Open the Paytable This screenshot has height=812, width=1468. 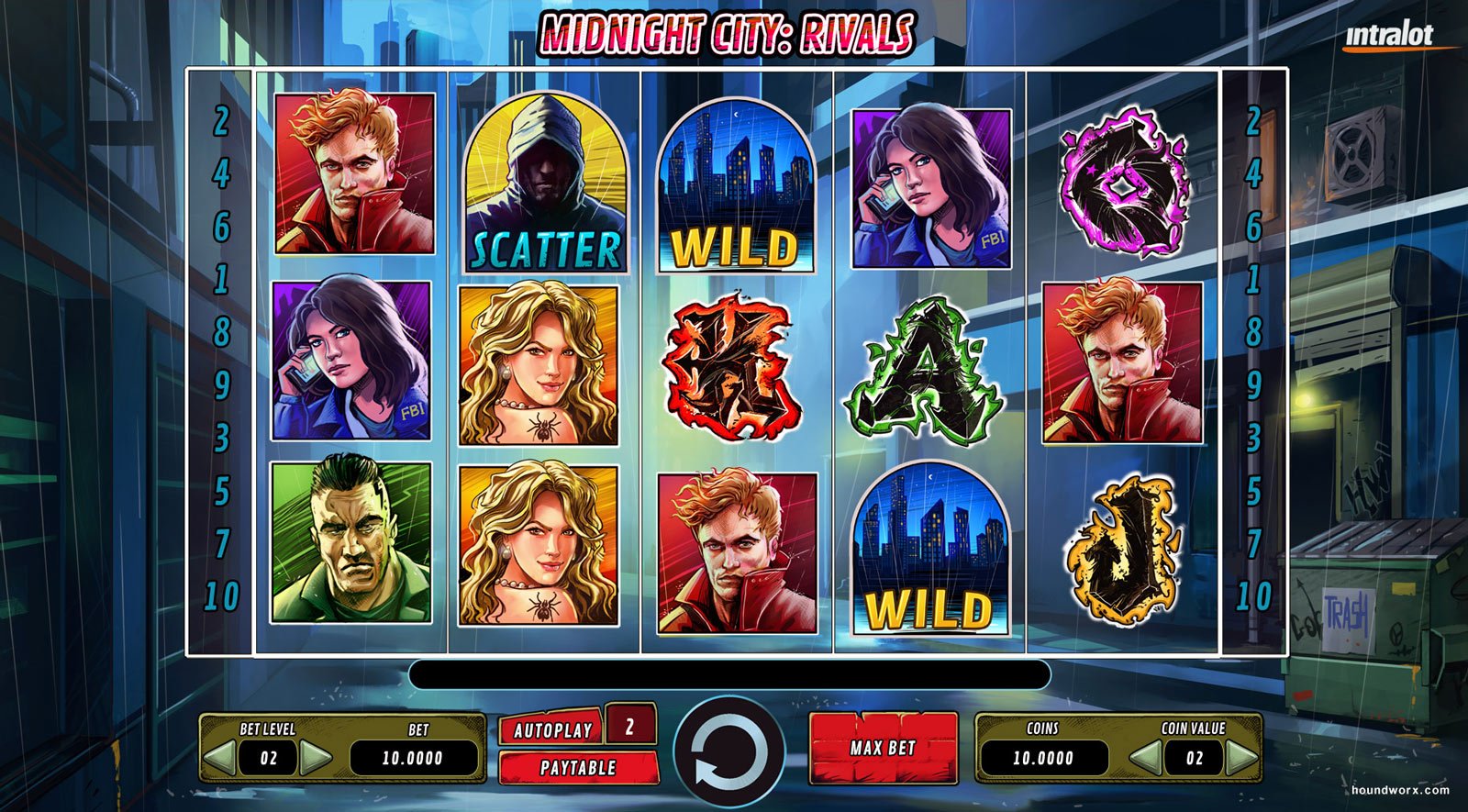point(578,768)
